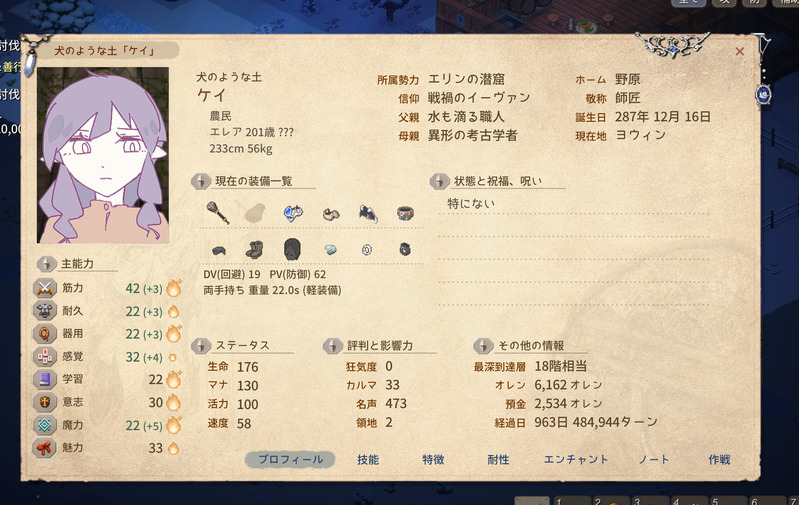Switch to the ノート tab
The image size is (799, 505).
pyautogui.click(x=654, y=460)
